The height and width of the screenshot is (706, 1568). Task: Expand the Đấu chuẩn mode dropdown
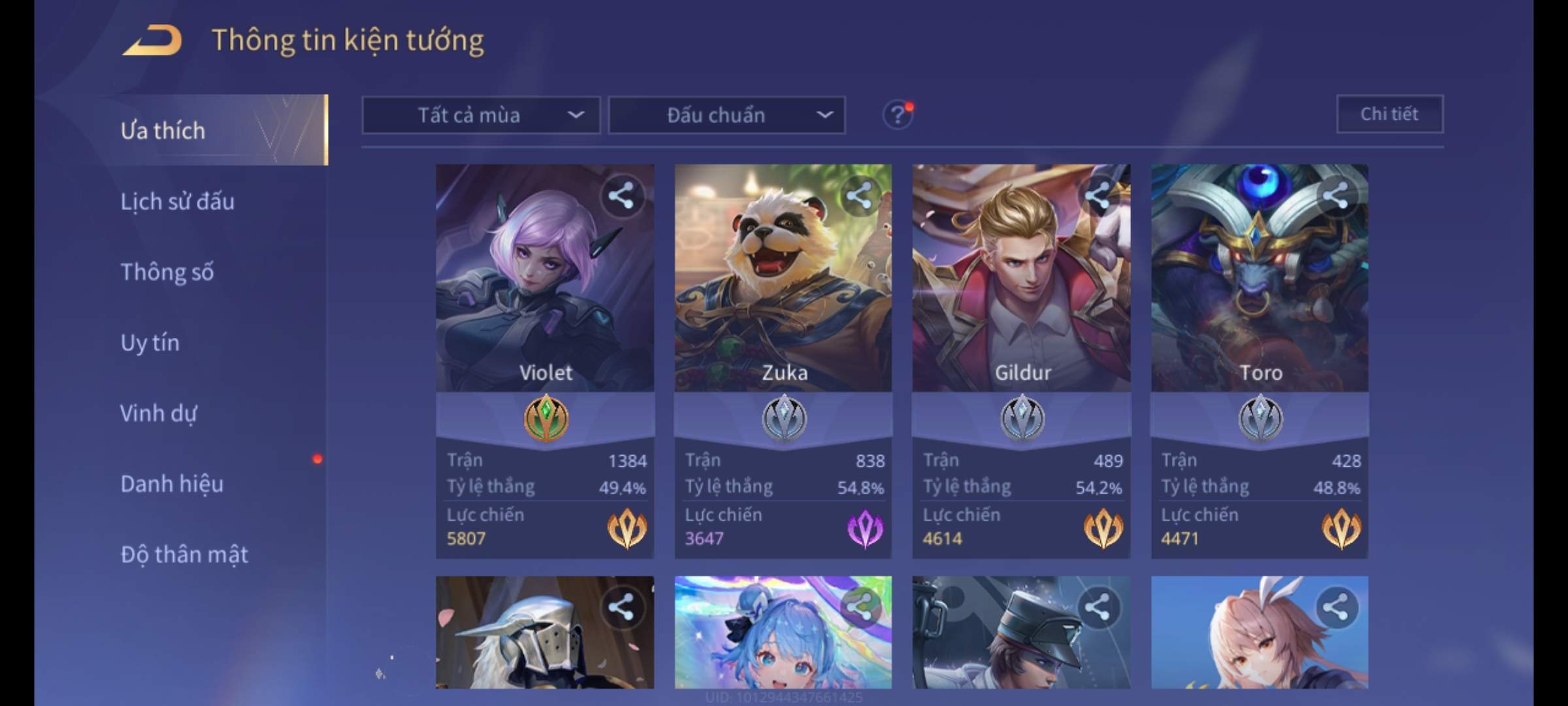click(727, 115)
